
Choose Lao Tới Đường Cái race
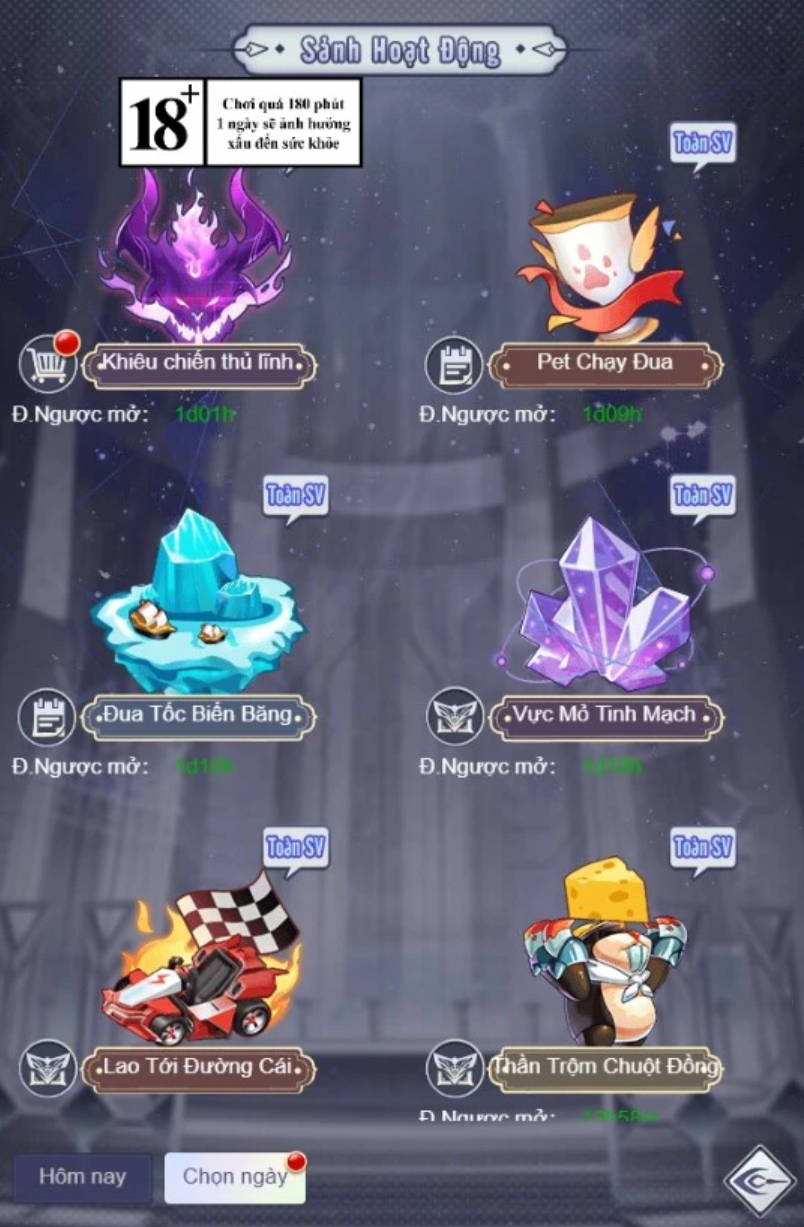[x=198, y=1067]
